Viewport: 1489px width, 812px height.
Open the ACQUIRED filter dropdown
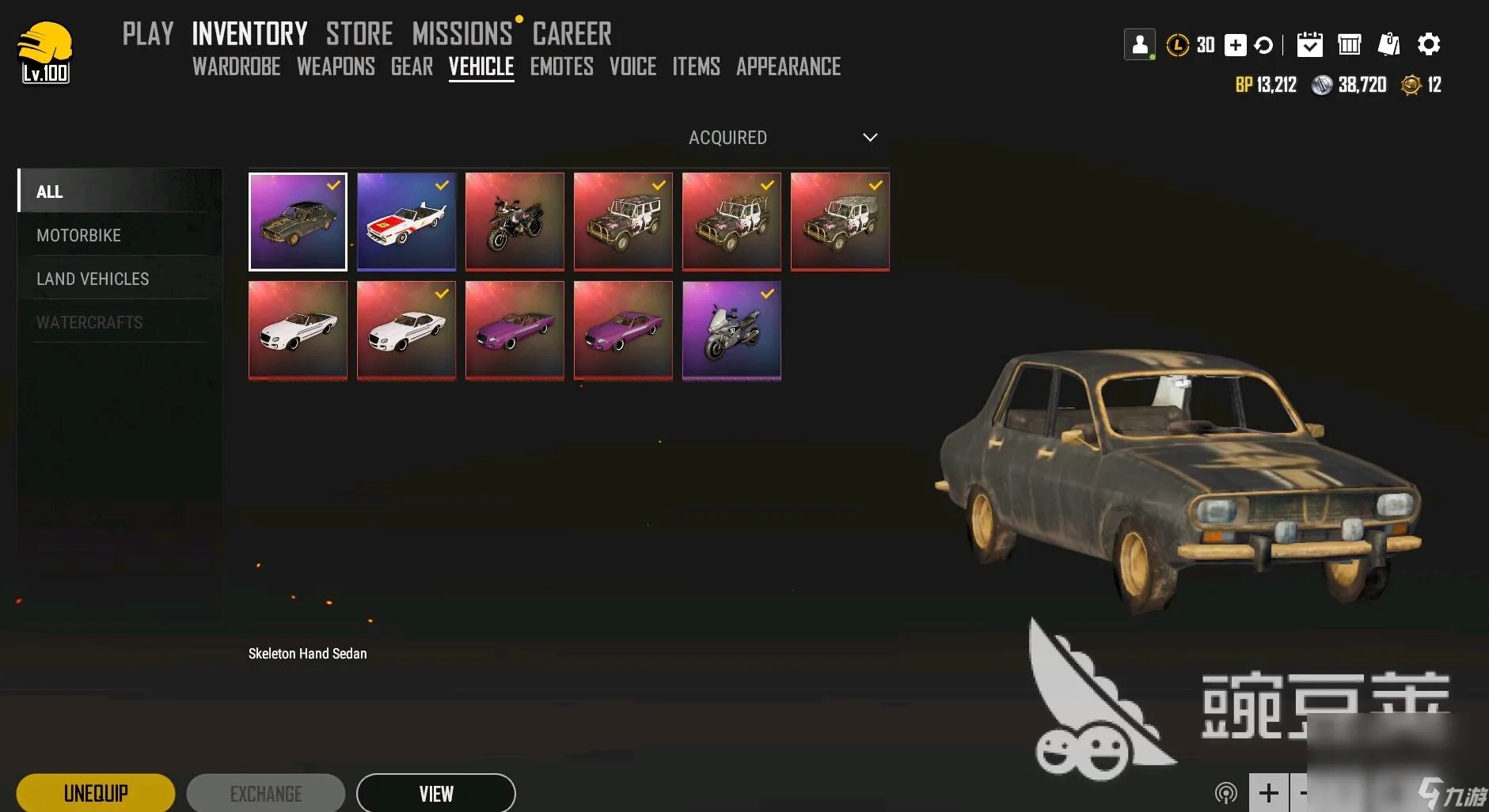tap(727, 137)
